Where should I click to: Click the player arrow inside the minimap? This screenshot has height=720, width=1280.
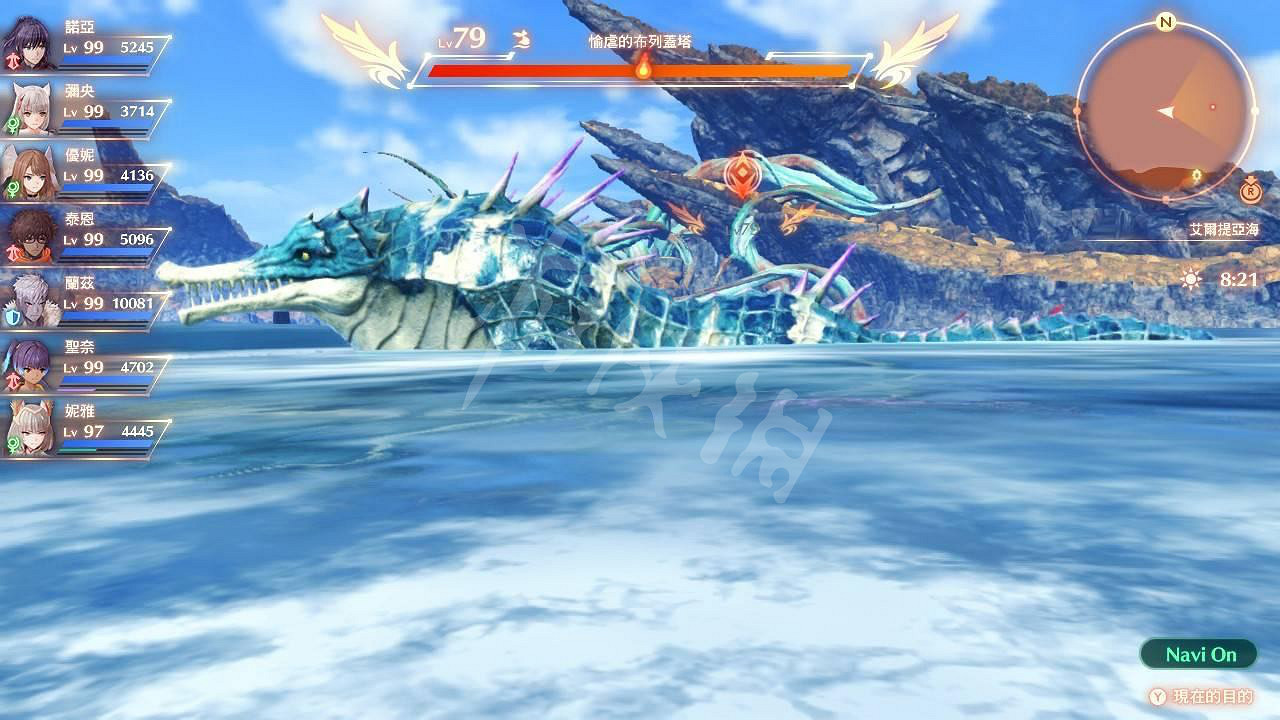[1166, 111]
